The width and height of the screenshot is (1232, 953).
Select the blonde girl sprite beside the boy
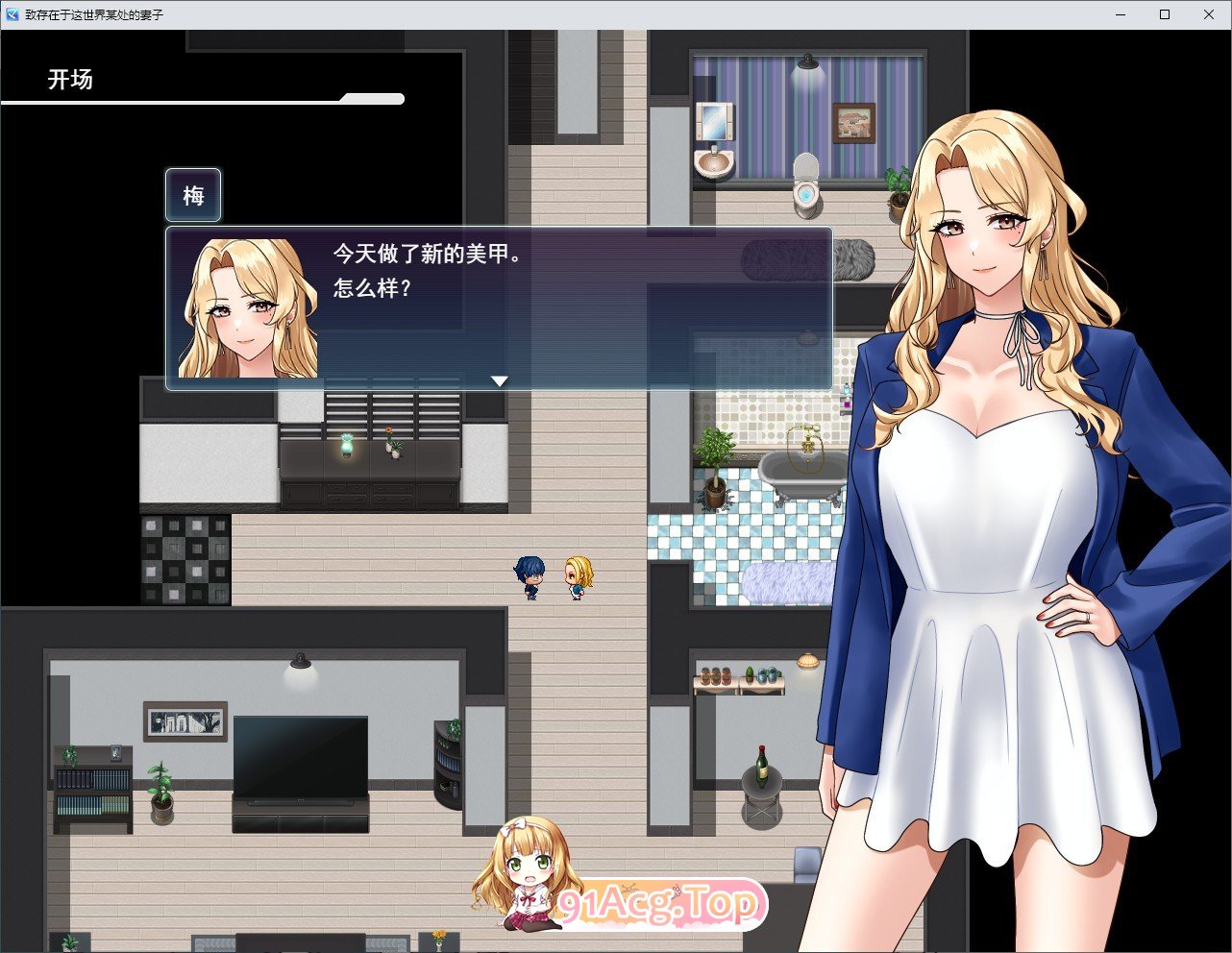click(x=578, y=574)
